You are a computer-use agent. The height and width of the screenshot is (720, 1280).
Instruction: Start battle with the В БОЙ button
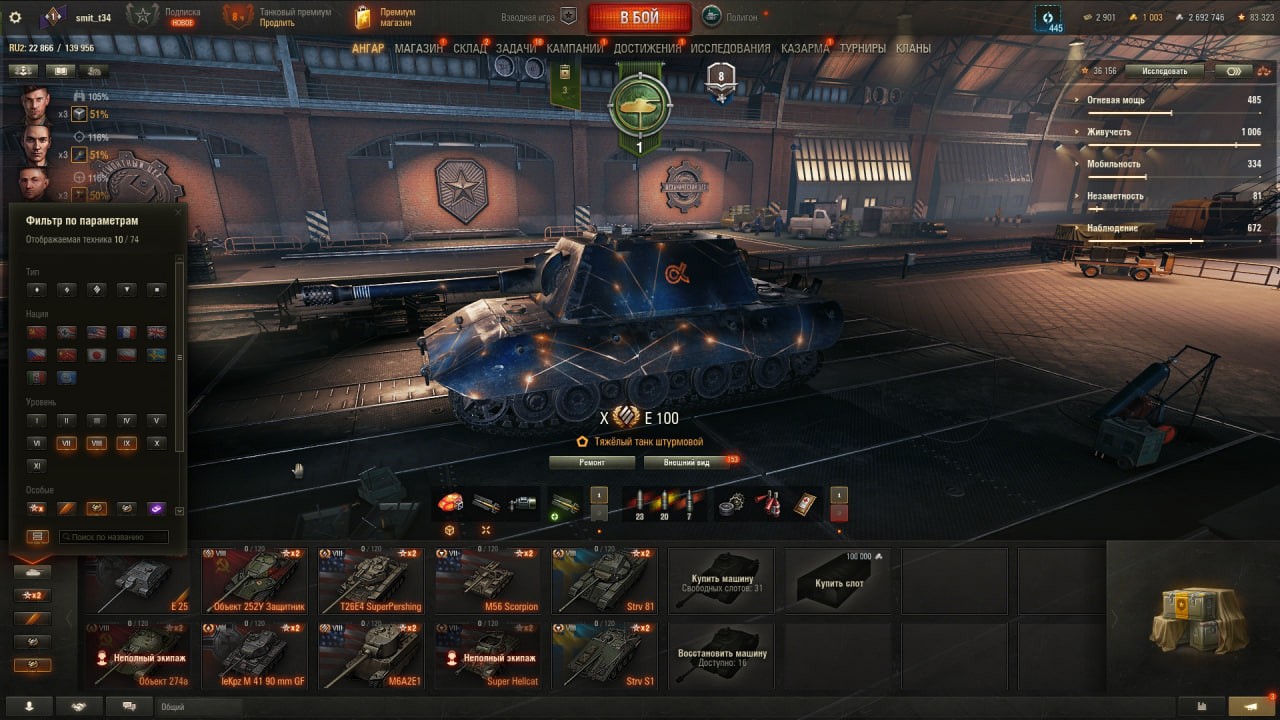tap(639, 17)
